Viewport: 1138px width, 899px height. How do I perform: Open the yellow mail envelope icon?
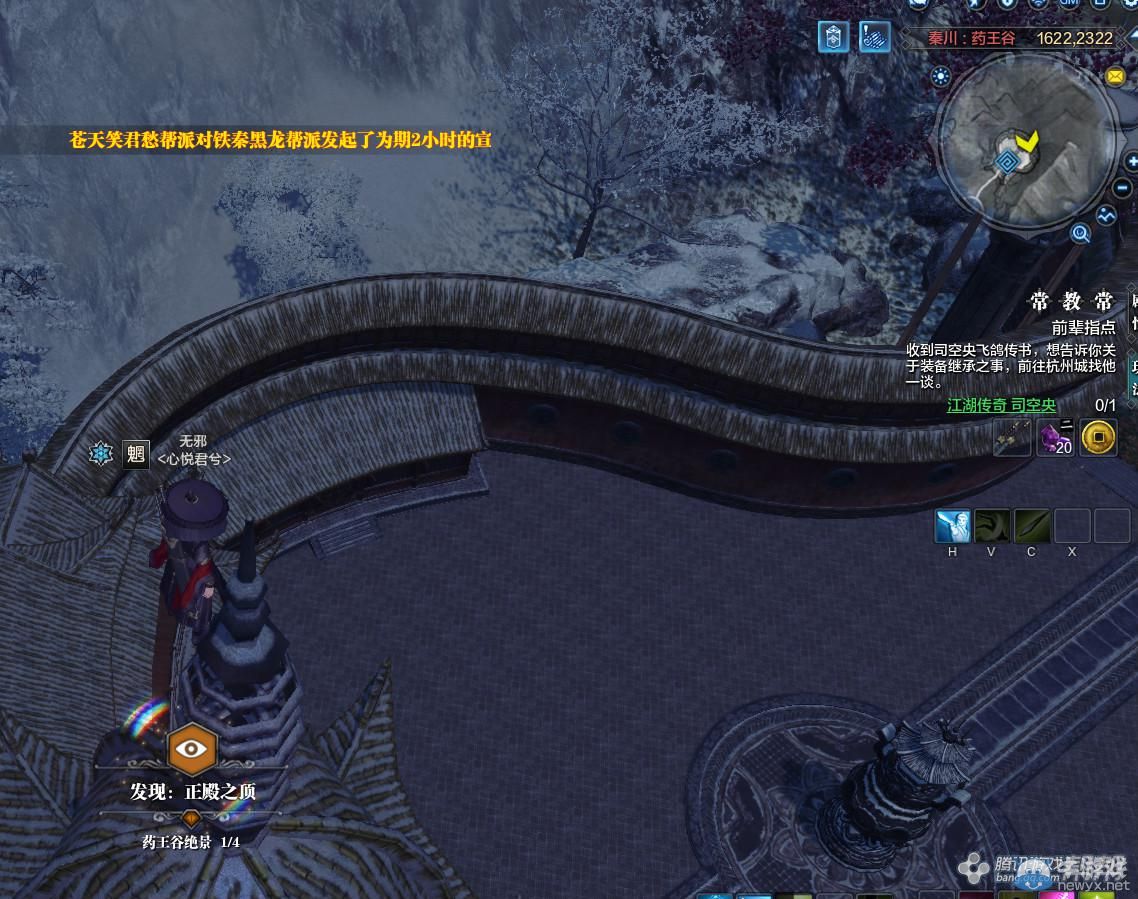tap(1115, 77)
